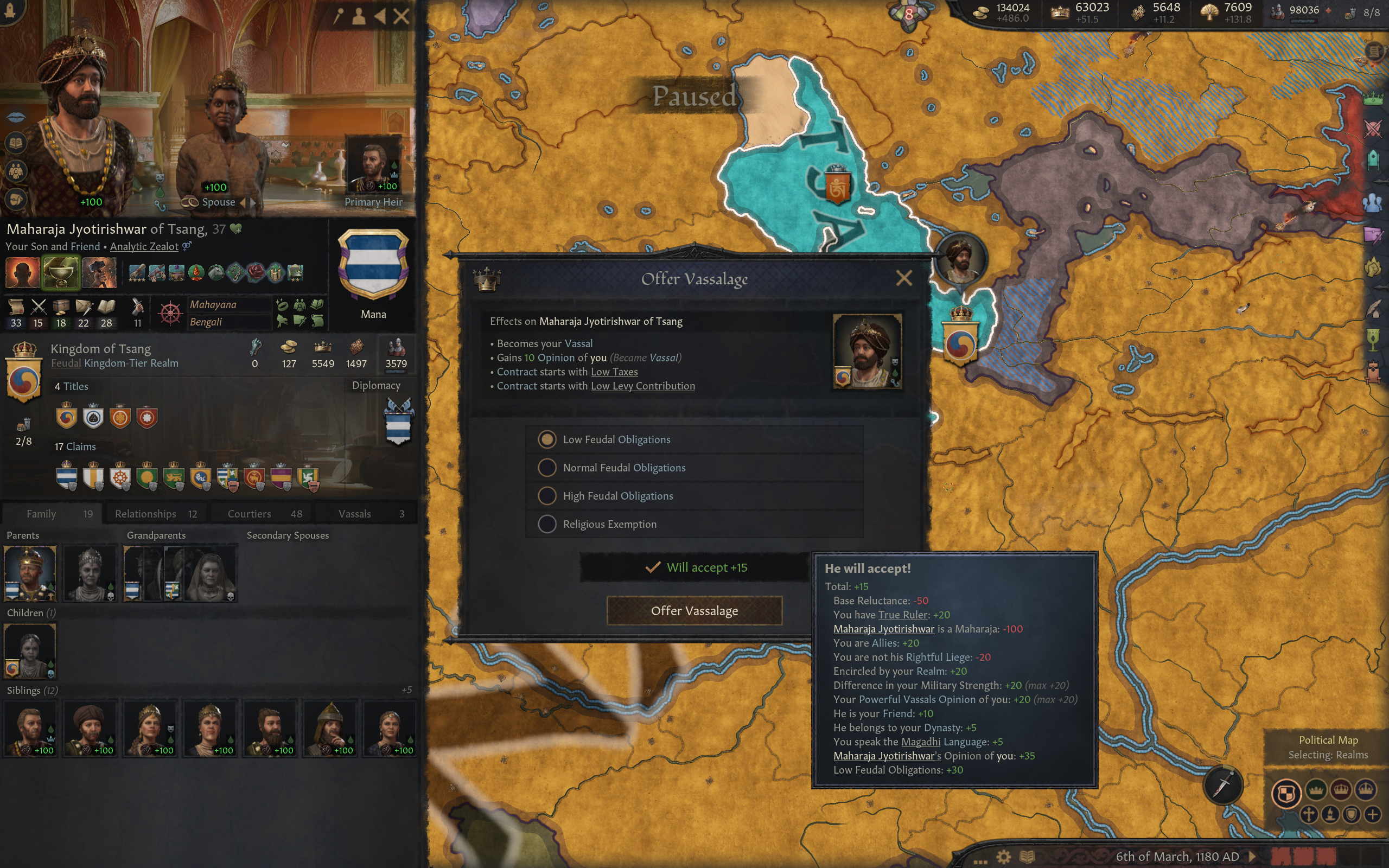
Task: Switch to the Family tab
Action: (x=52, y=514)
